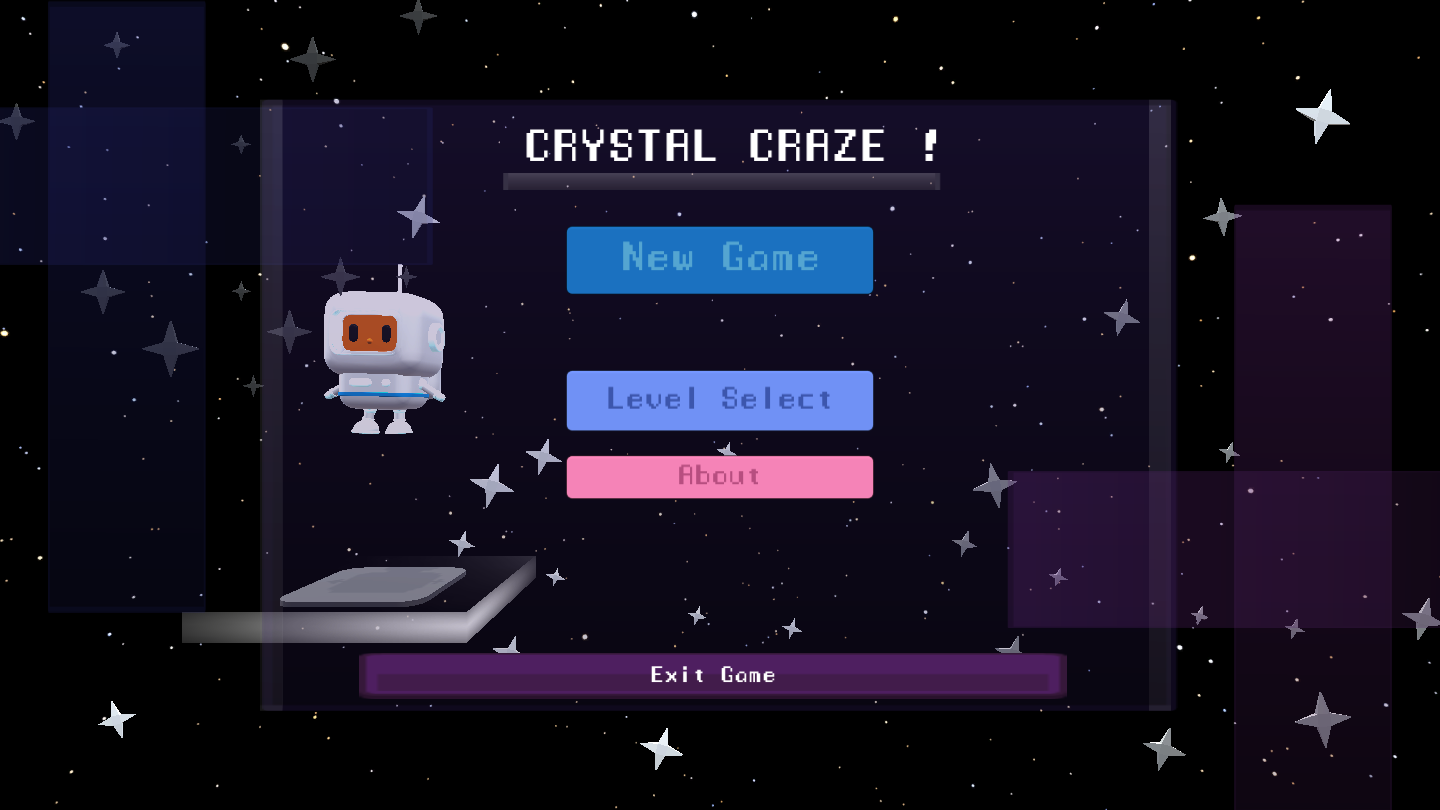Select New Game to start playing
The width and height of the screenshot is (1440, 810).
click(719, 259)
